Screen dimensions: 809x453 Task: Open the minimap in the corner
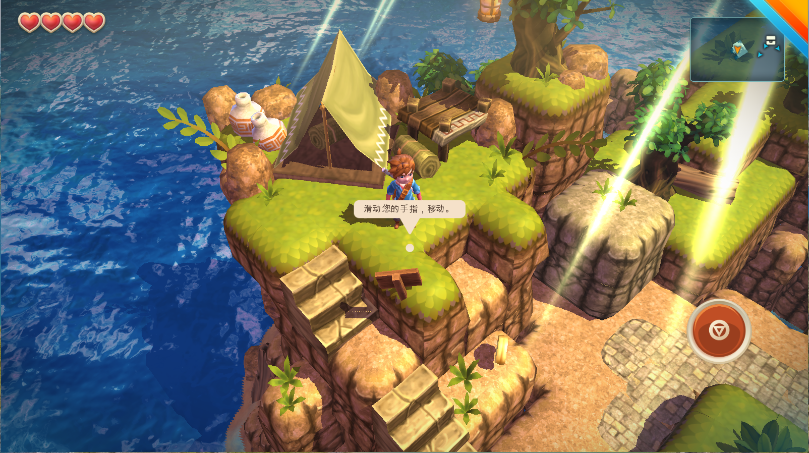click(737, 49)
